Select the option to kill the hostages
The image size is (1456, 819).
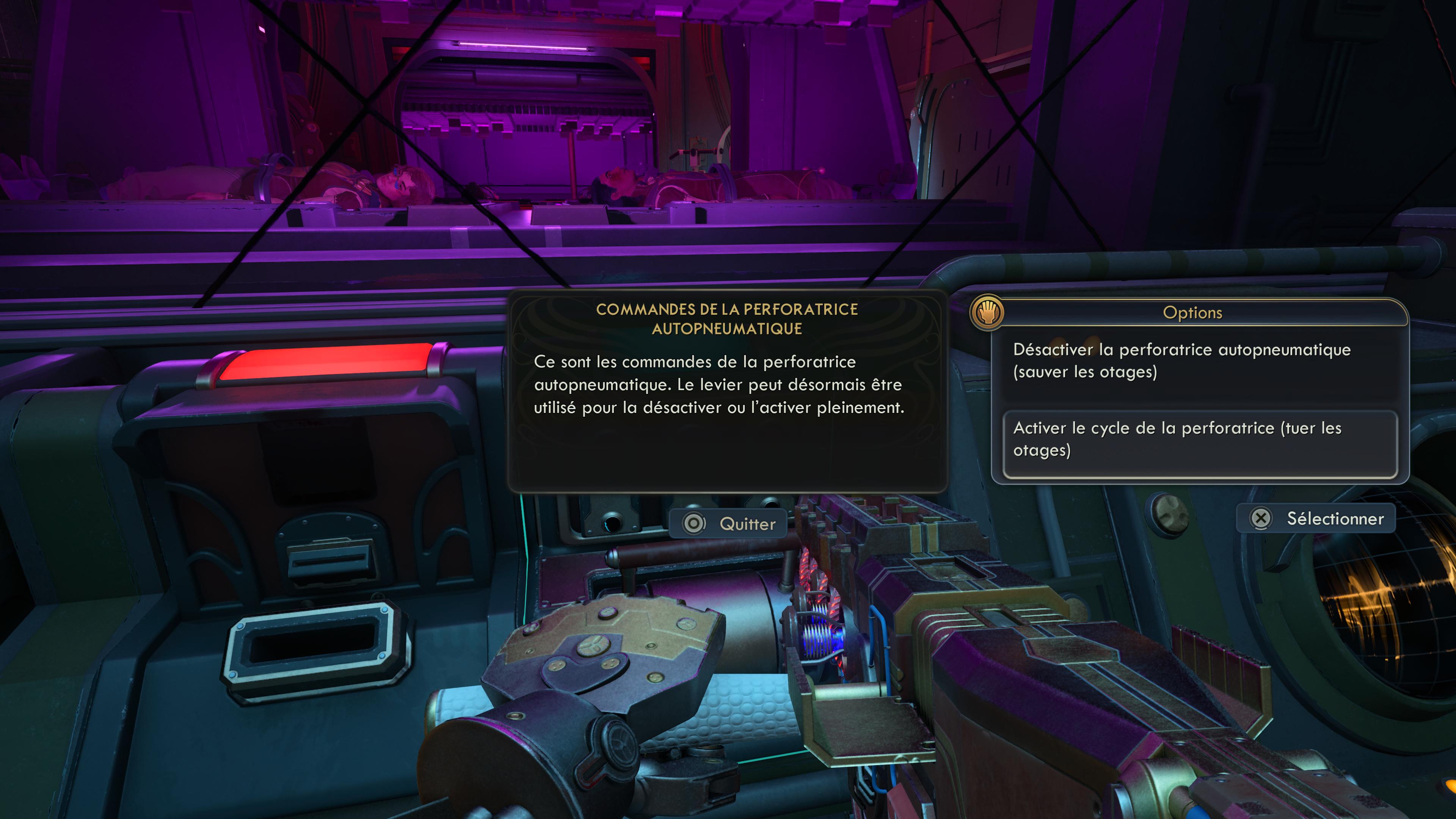pos(1199,439)
